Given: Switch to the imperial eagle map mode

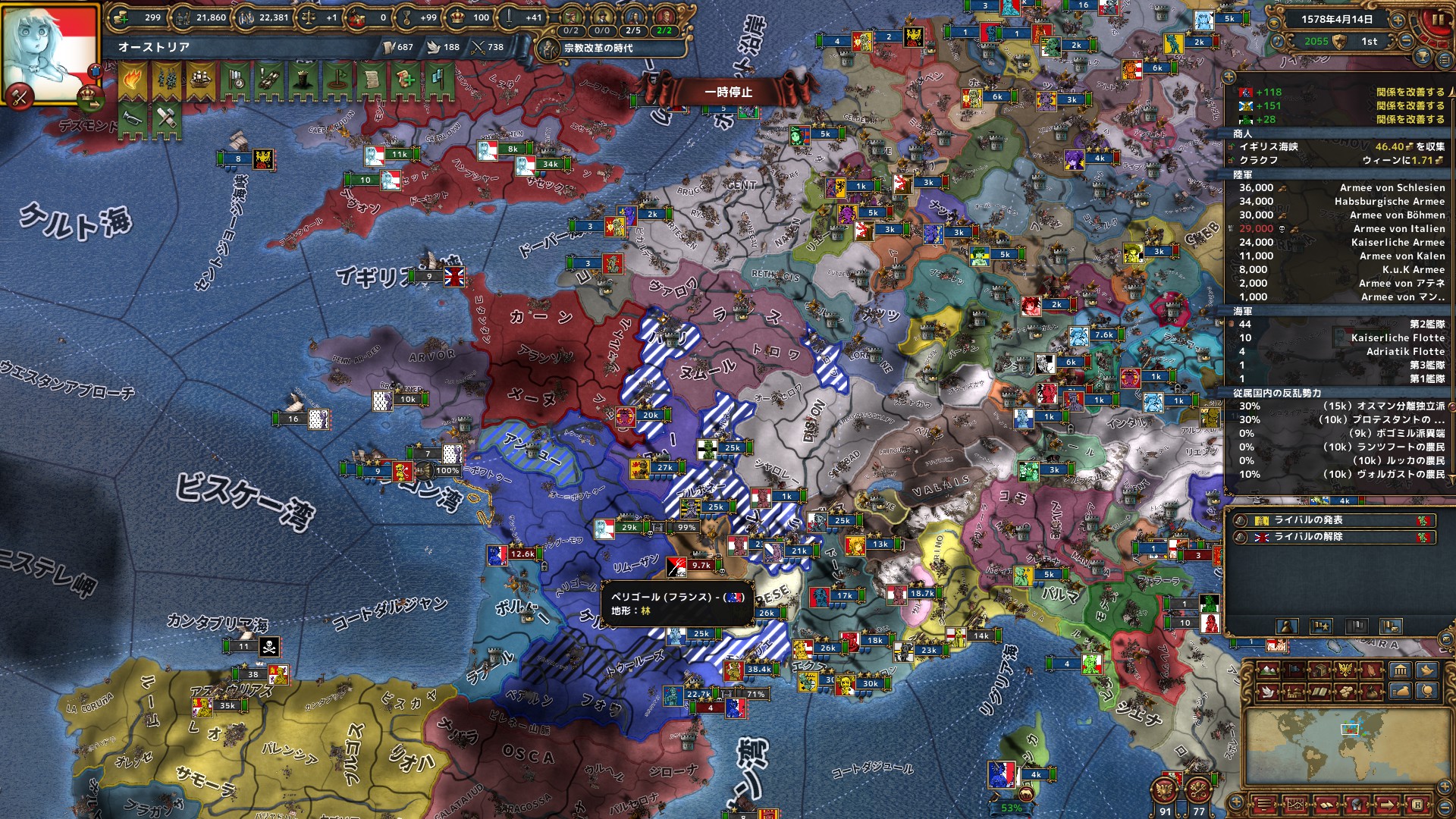Looking at the screenshot, I should [x=1347, y=670].
